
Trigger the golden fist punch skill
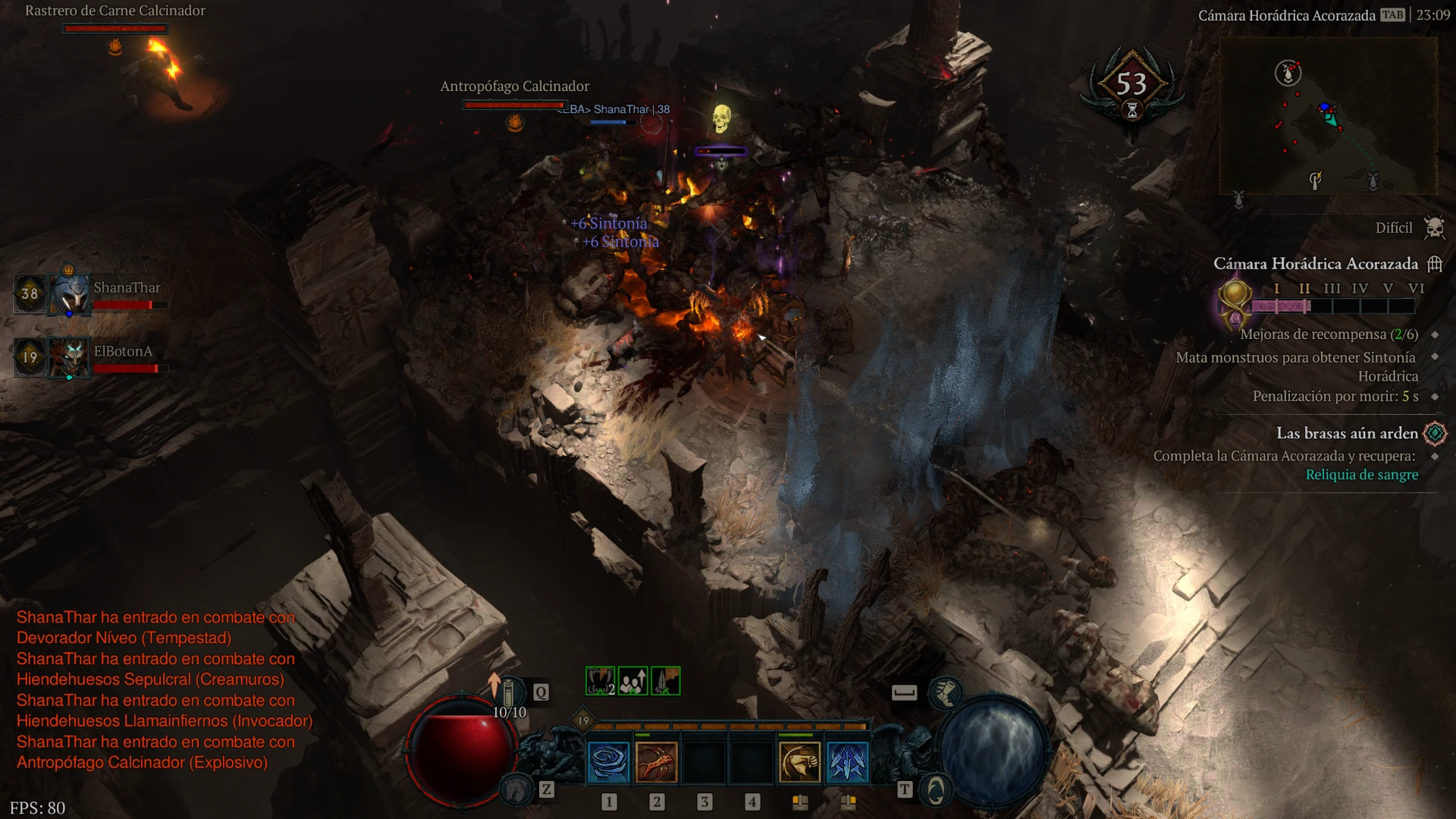click(800, 761)
